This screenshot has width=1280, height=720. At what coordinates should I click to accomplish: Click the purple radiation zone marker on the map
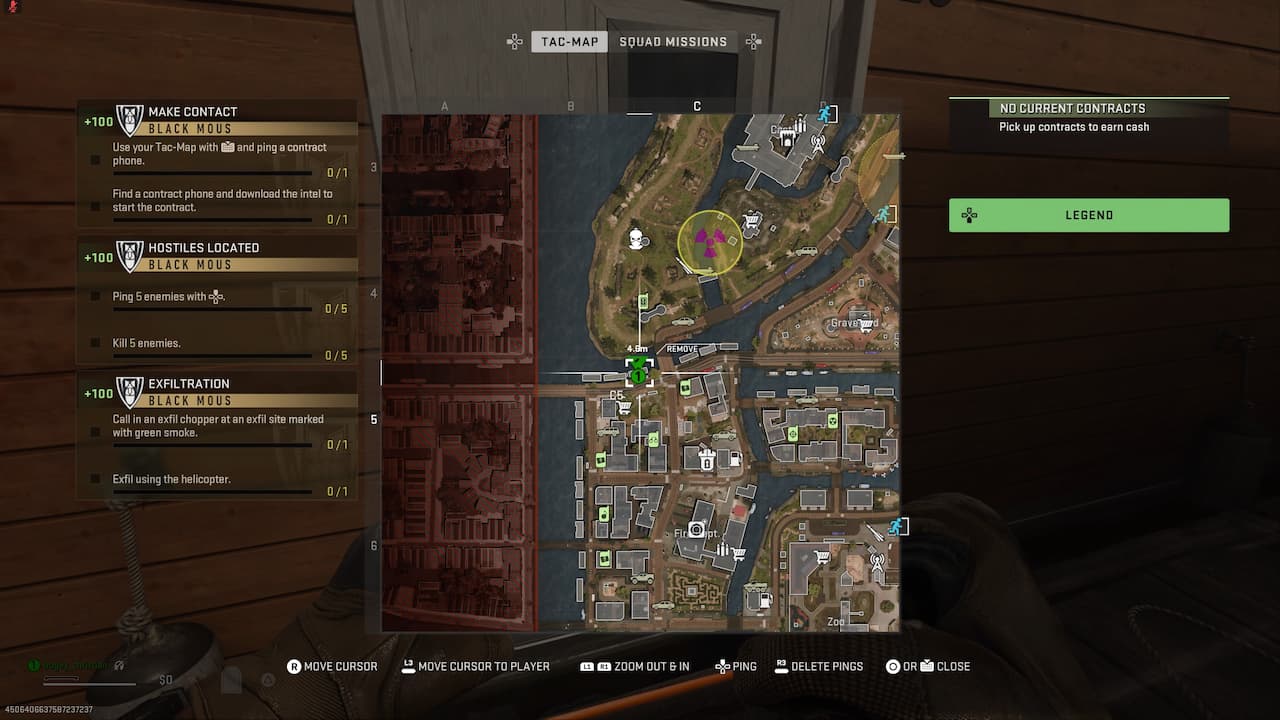[x=709, y=243]
